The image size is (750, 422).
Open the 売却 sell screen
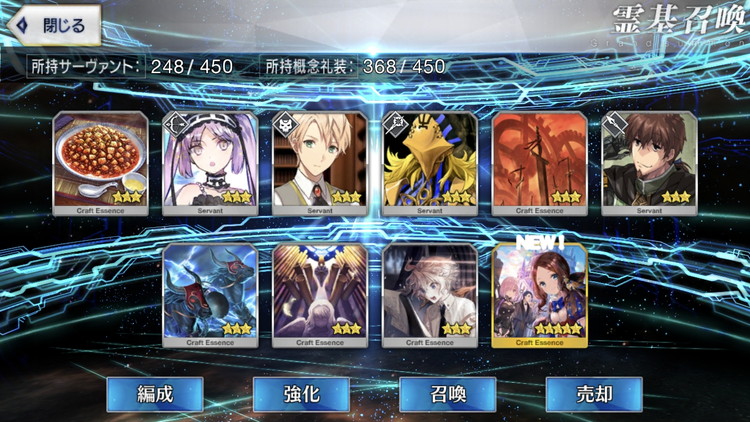click(x=593, y=394)
